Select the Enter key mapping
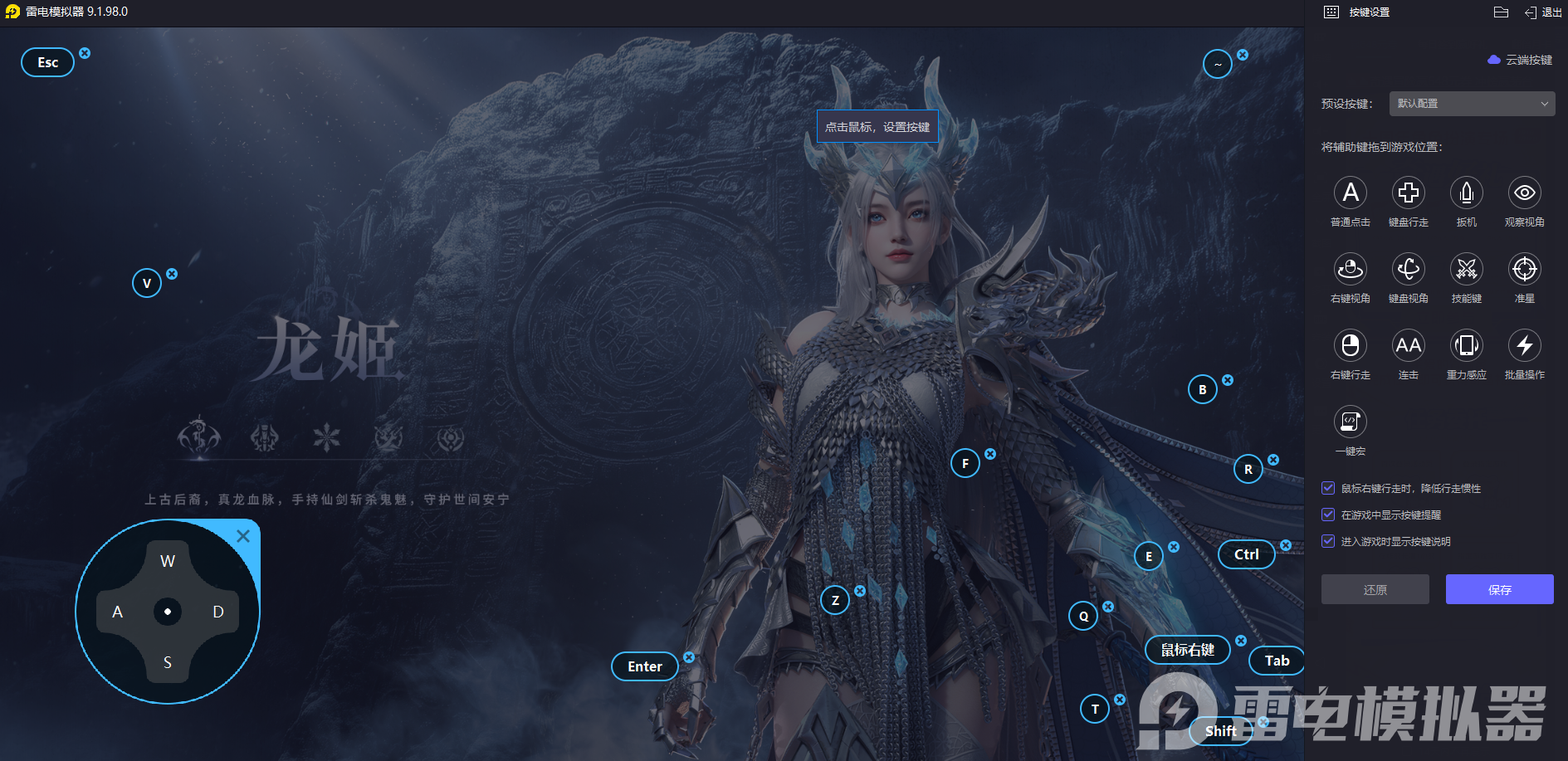 tap(645, 666)
